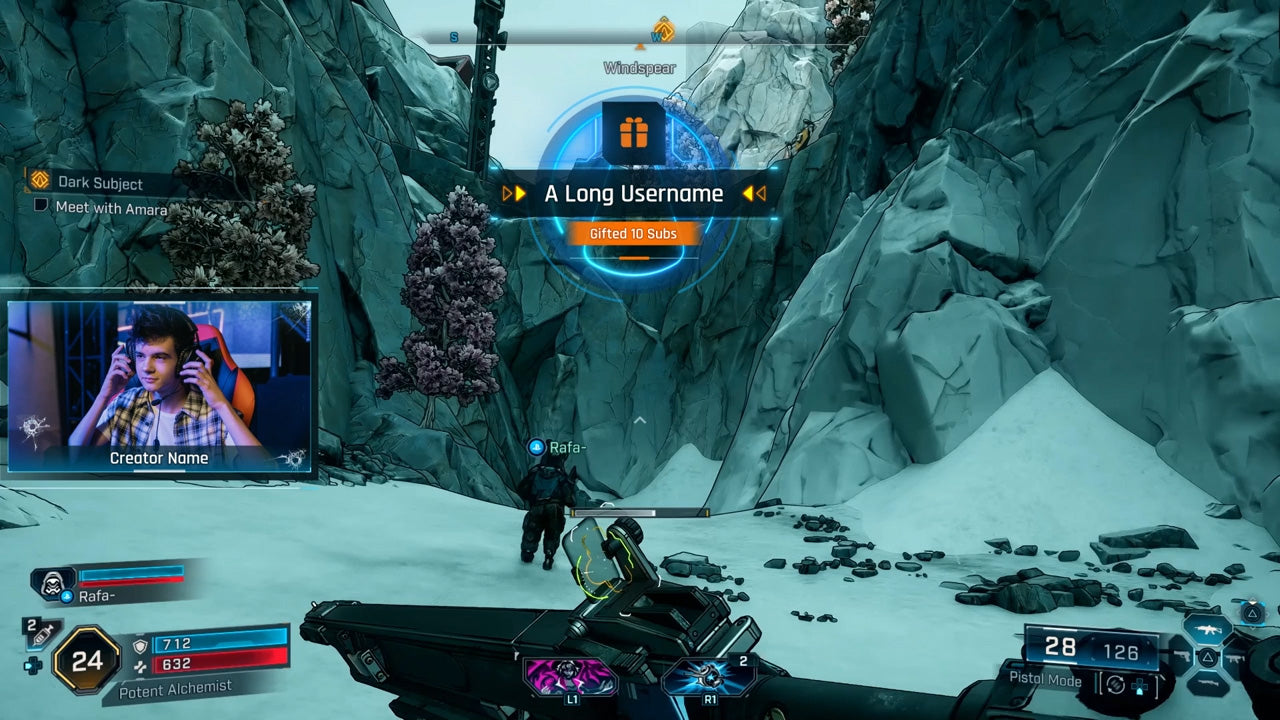Screen dimensions: 1280x720
Task: Use the repair kit syringe slot
Action: coord(41,633)
